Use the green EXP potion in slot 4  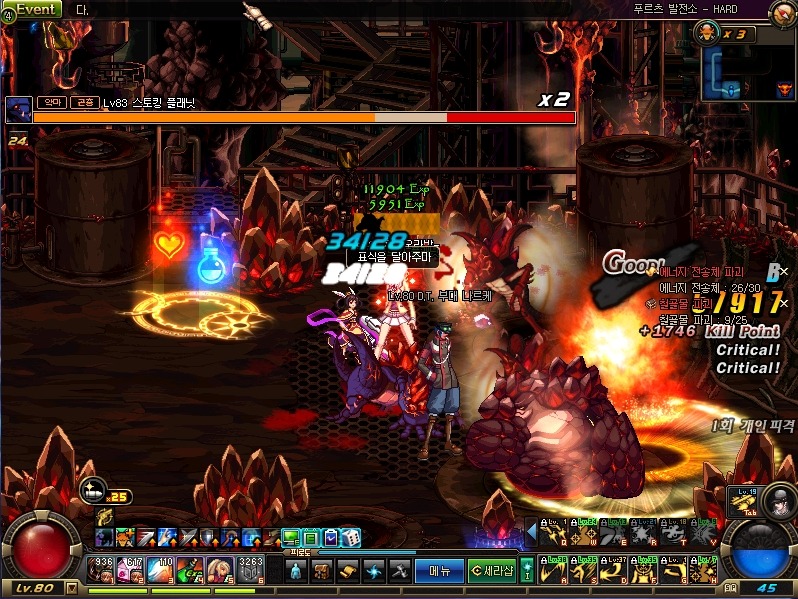tap(191, 569)
